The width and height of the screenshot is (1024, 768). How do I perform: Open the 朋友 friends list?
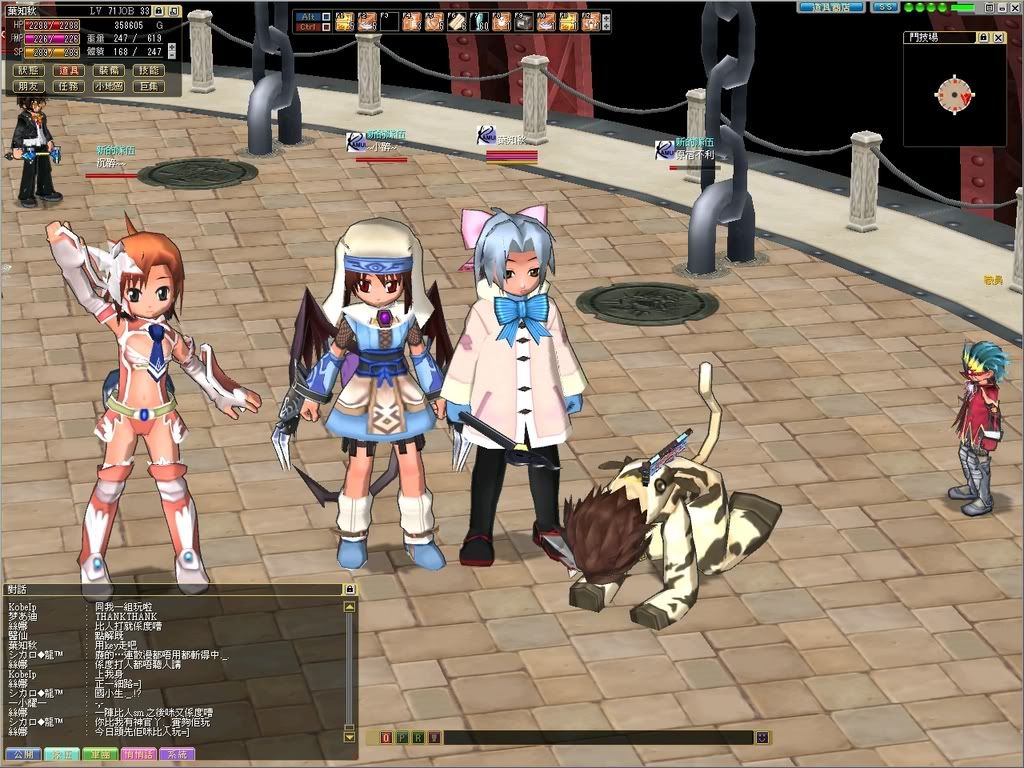[29, 86]
